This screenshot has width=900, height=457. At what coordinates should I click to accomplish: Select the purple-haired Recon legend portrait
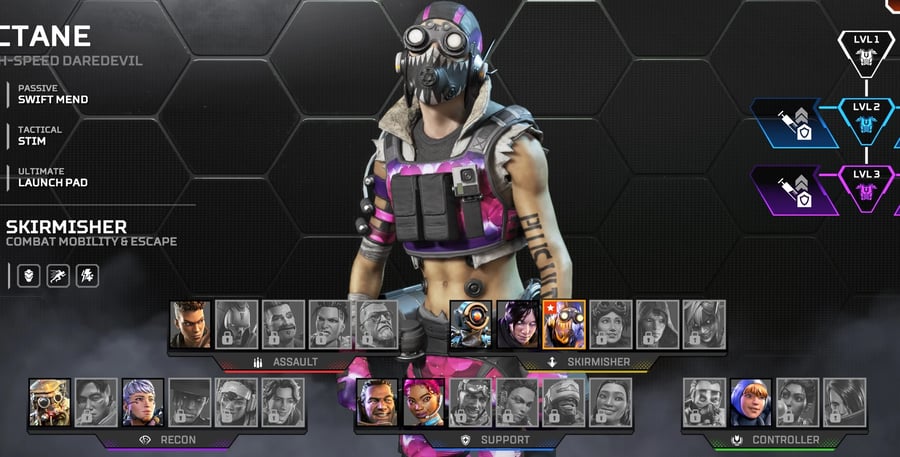pos(142,402)
